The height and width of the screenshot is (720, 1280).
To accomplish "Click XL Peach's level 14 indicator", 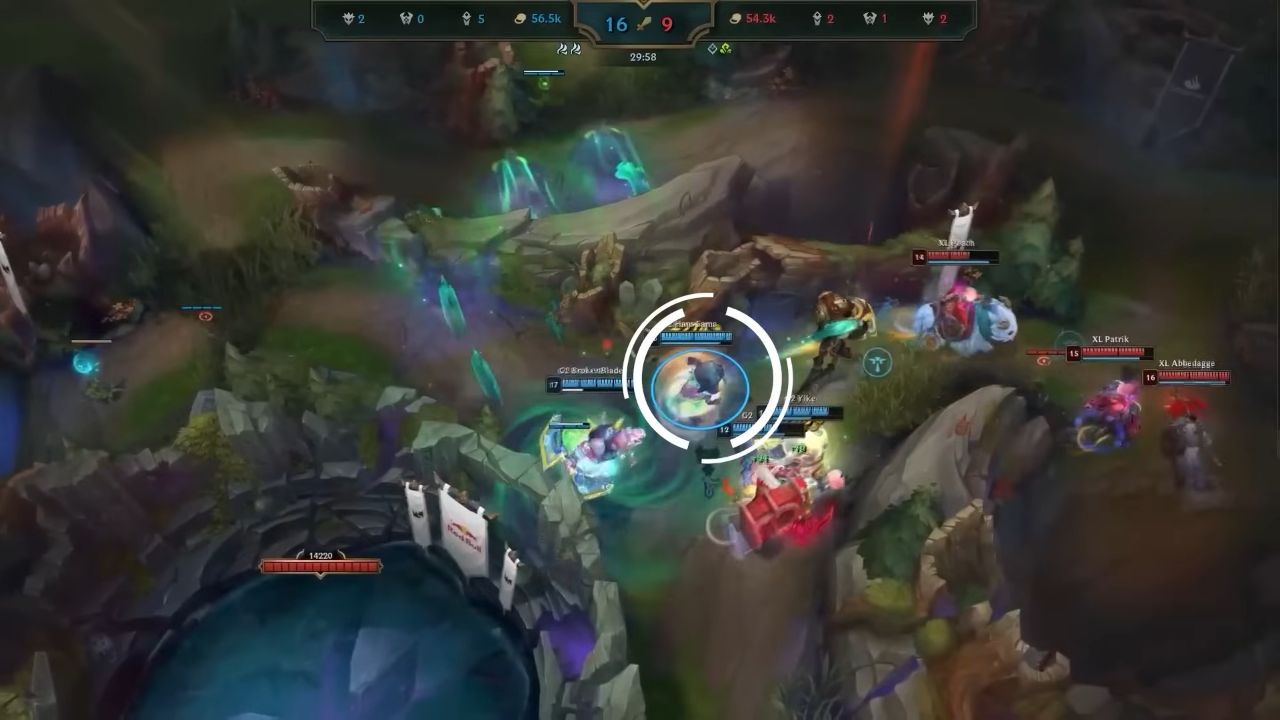I will click(918, 256).
